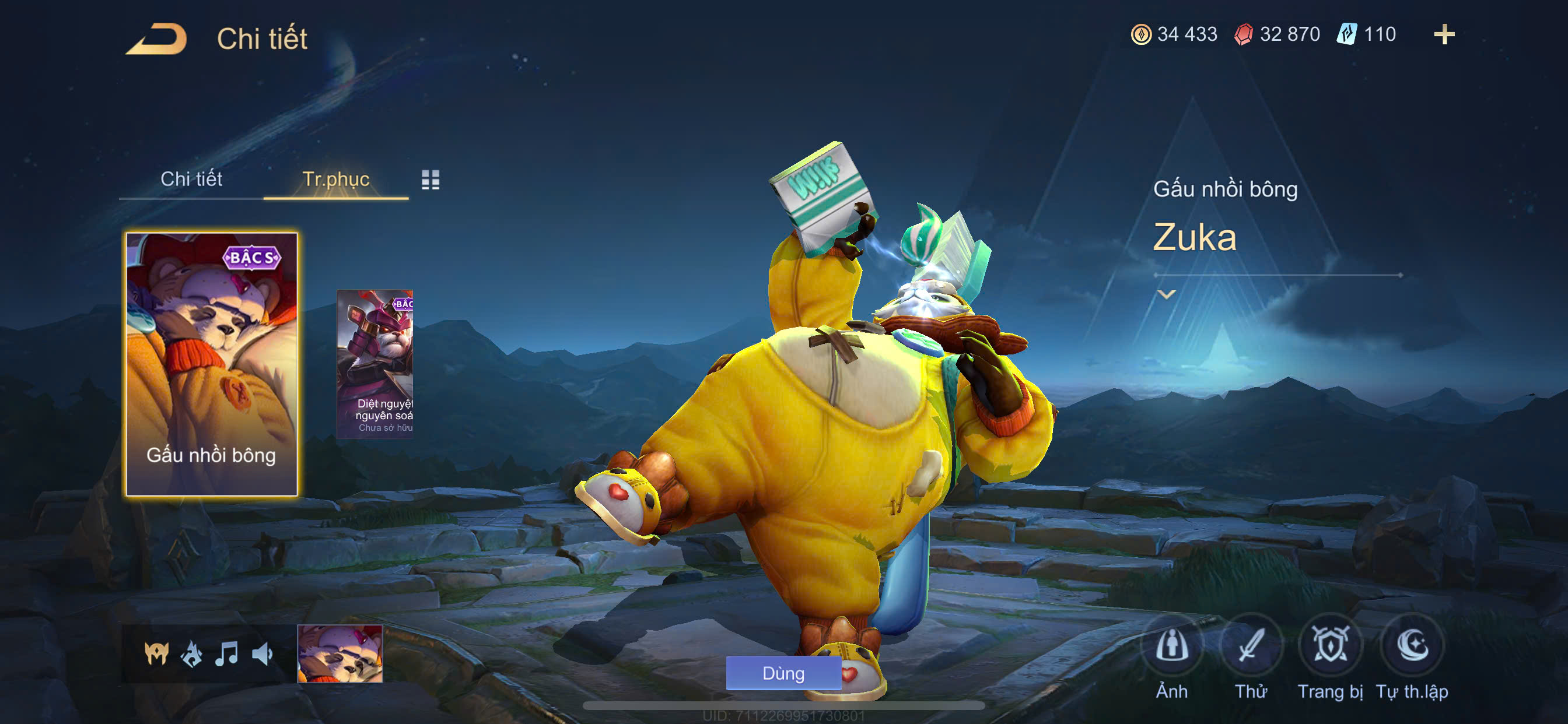Choose the Diệt nguyệt nguyên soái skin card
The height and width of the screenshot is (724, 1568).
click(375, 364)
